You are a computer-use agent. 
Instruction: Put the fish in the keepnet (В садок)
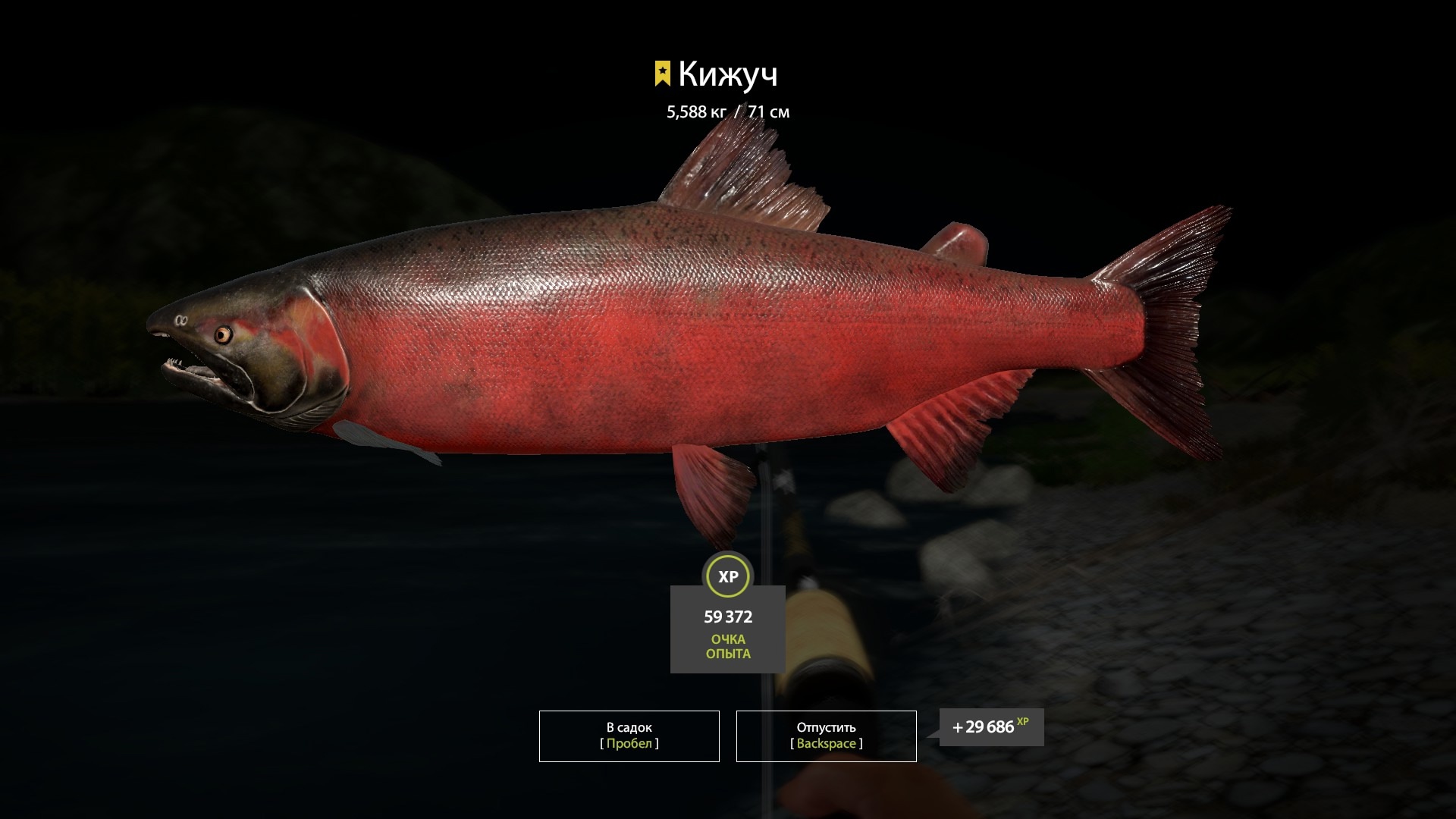pyautogui.click(x=629, y=736)
